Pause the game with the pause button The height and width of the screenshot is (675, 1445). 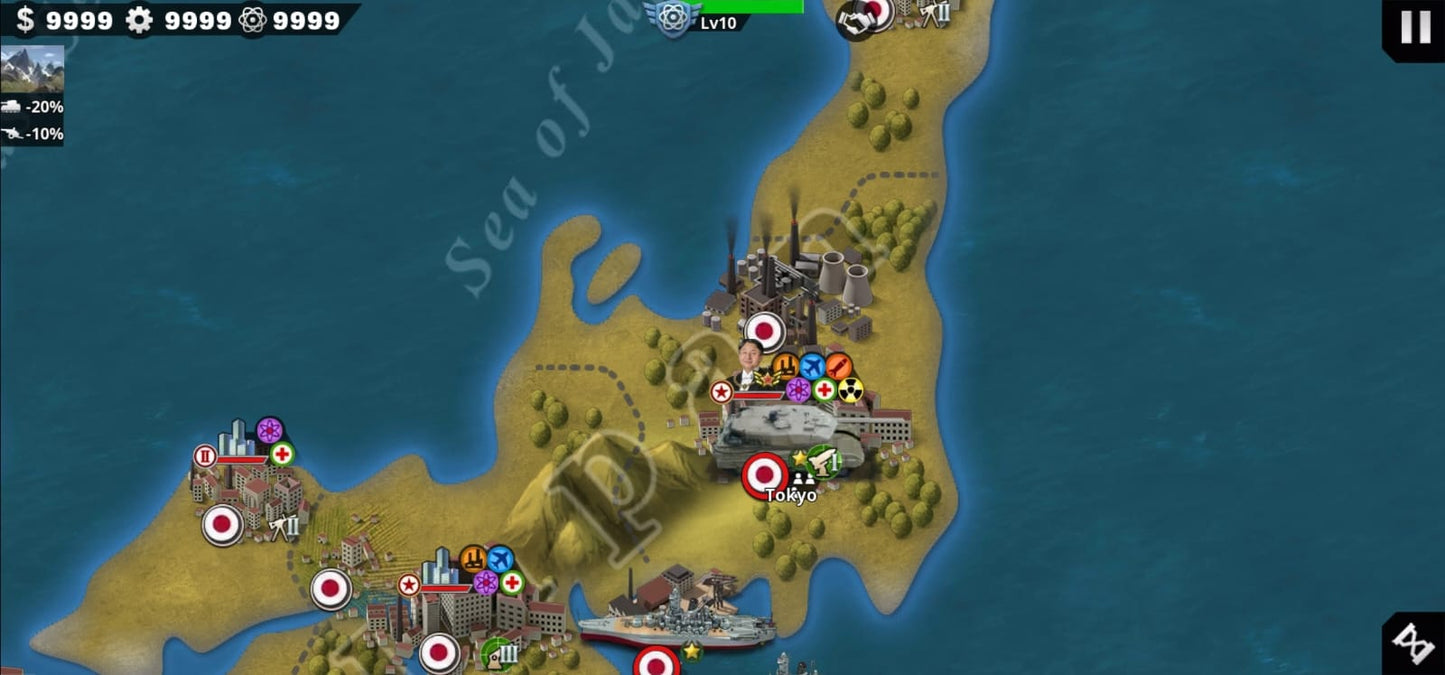1415,27
